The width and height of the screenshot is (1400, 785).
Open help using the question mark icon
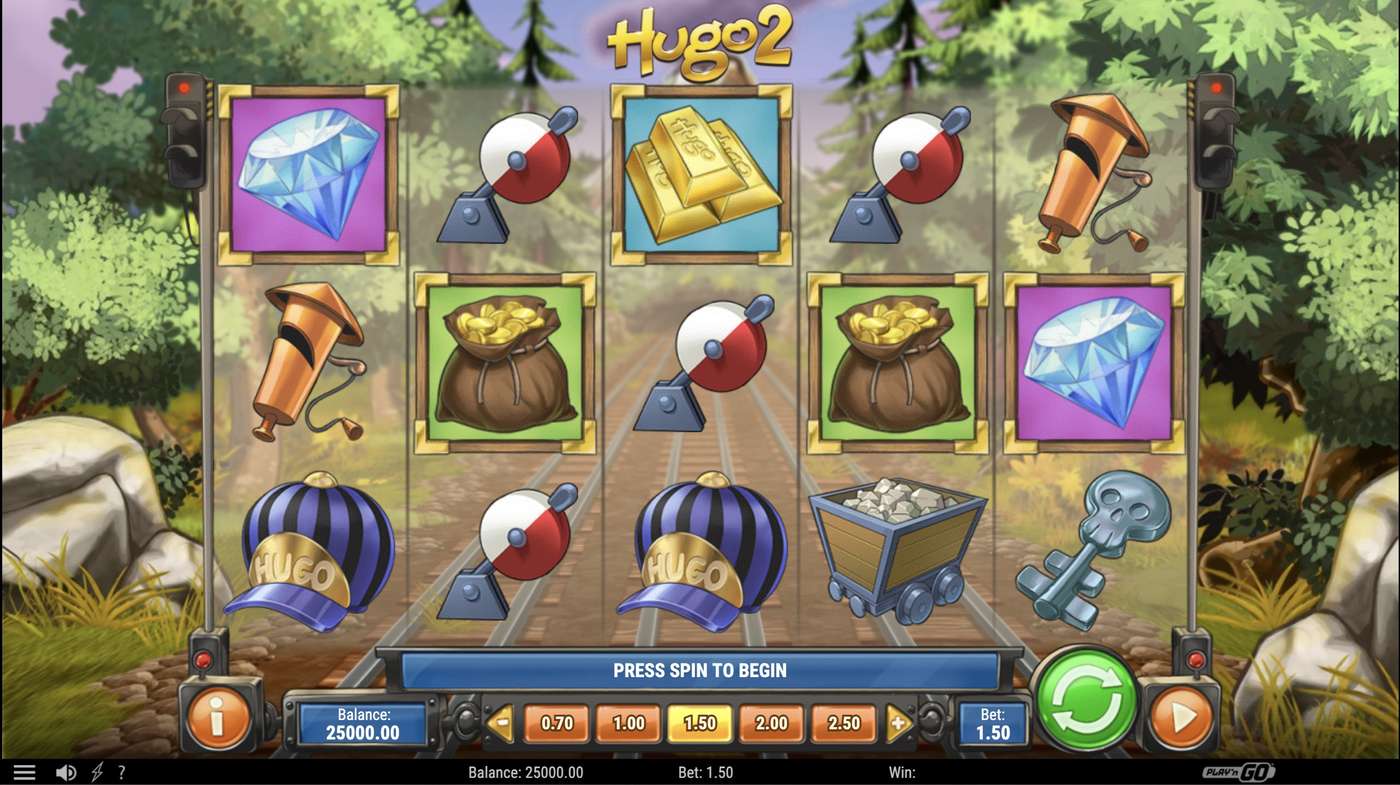[x=122, y=771]
